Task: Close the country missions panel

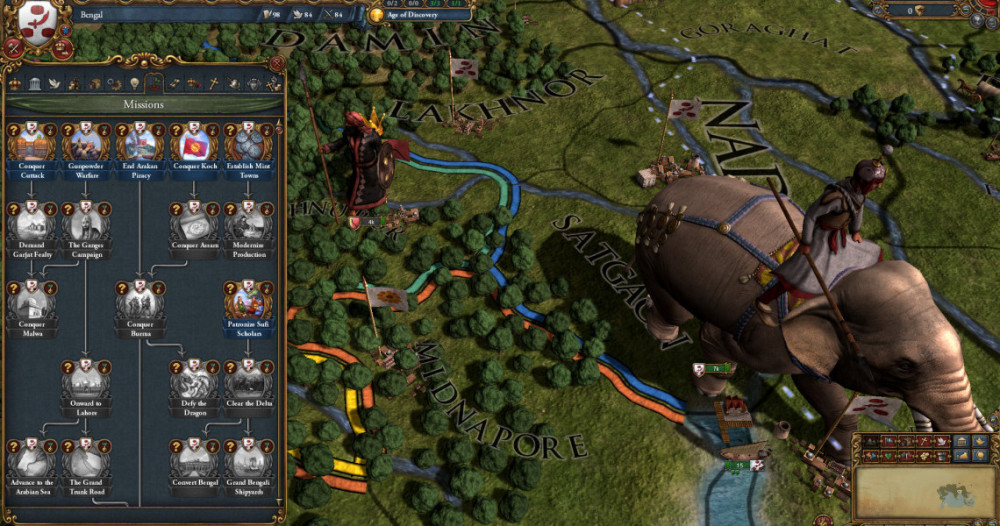Action: tap(277, 63)
